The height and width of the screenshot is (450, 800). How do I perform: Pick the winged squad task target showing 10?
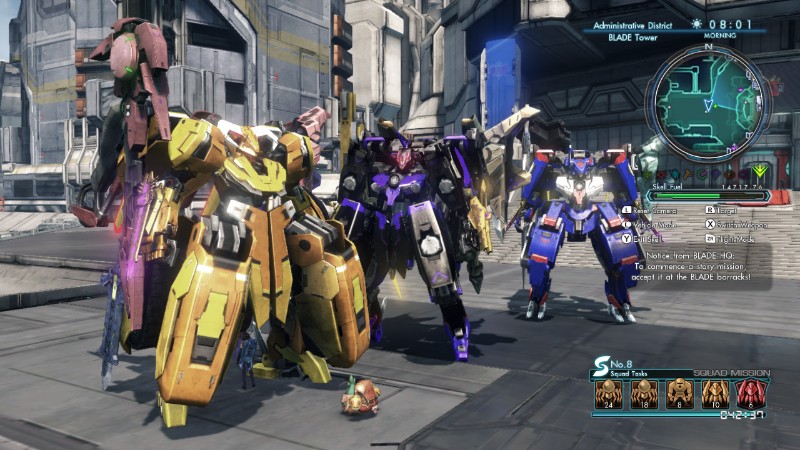714,394
